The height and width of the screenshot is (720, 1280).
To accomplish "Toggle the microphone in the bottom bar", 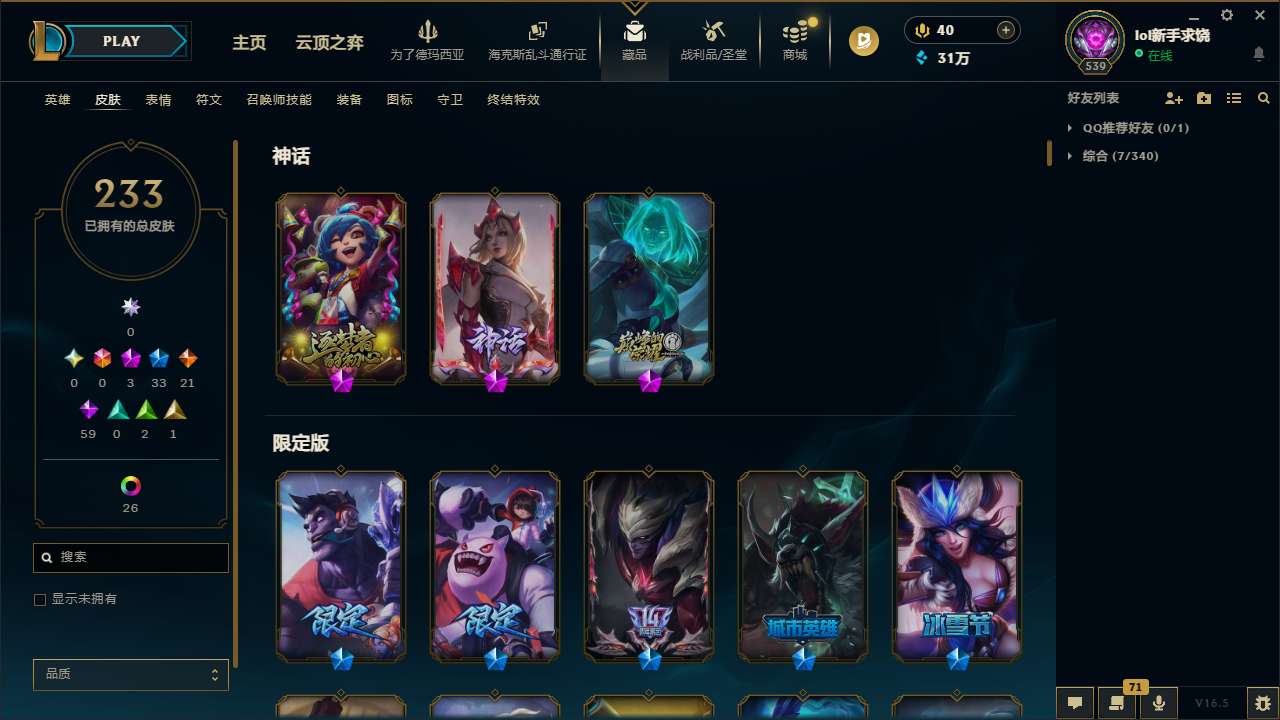I will pos(1158,702).
